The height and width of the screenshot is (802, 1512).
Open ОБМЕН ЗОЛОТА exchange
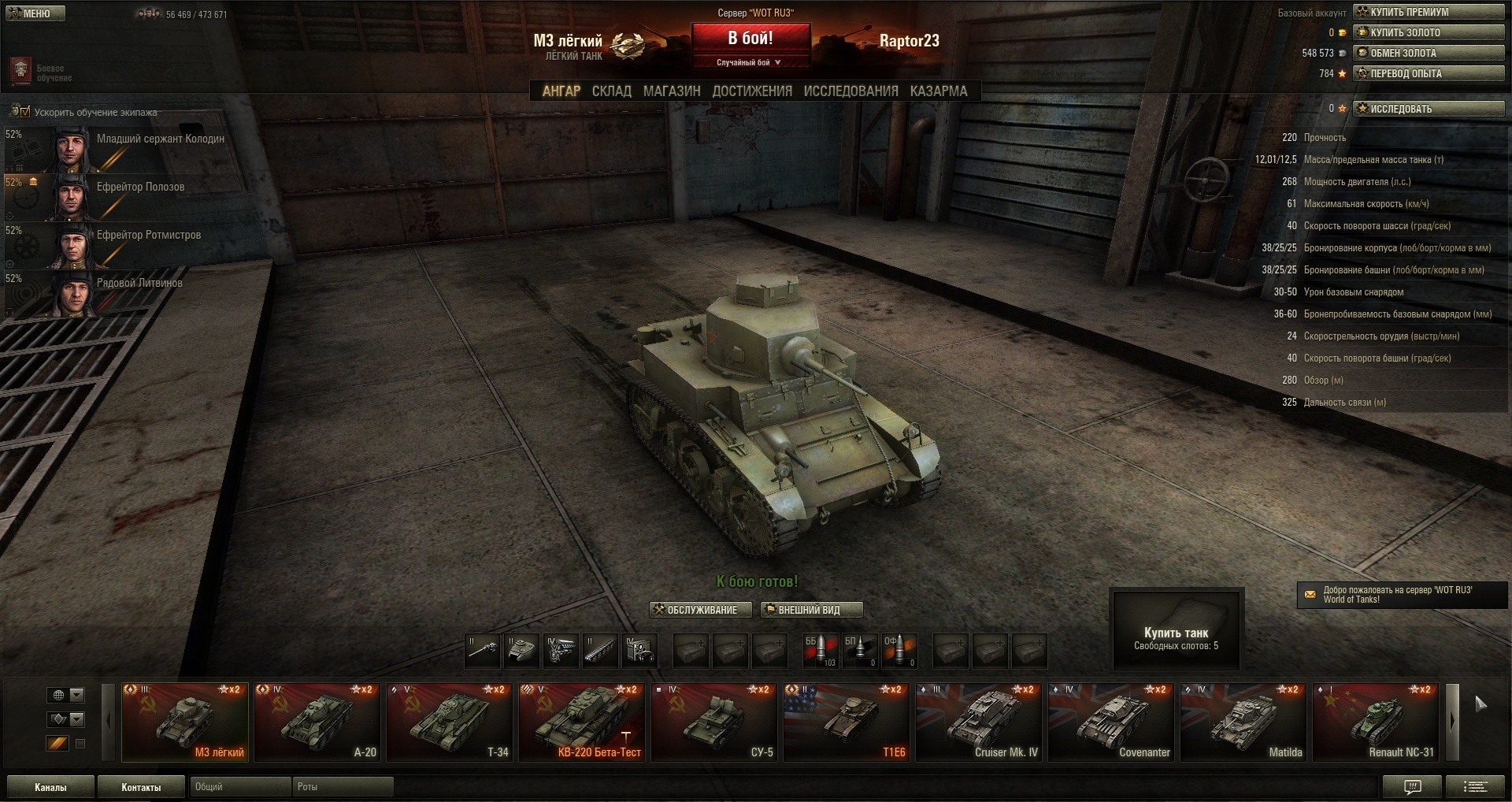1429,53
